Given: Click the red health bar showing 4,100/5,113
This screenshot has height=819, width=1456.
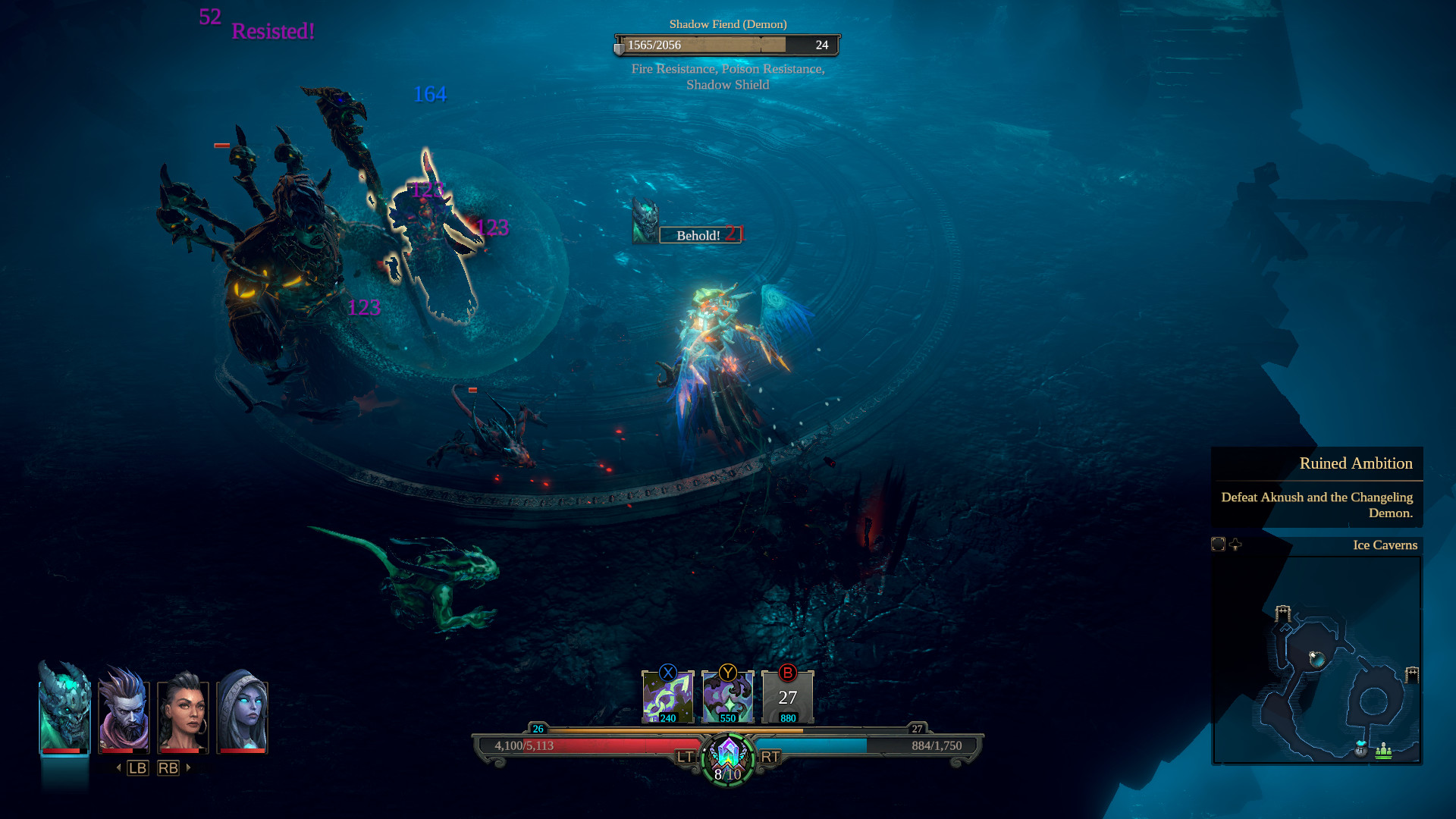Looking at the screenshot, I should (x=591, y=745).
